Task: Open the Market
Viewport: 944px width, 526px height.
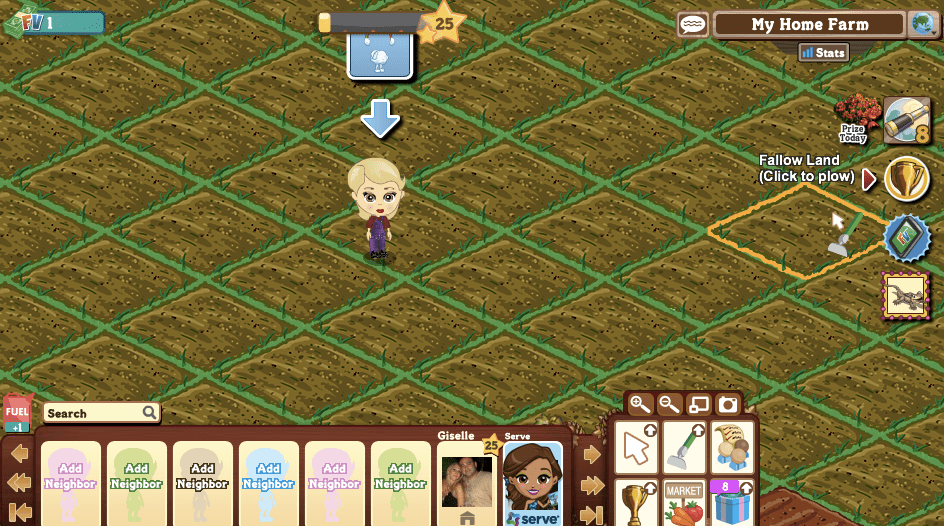Action: [684, 503]
